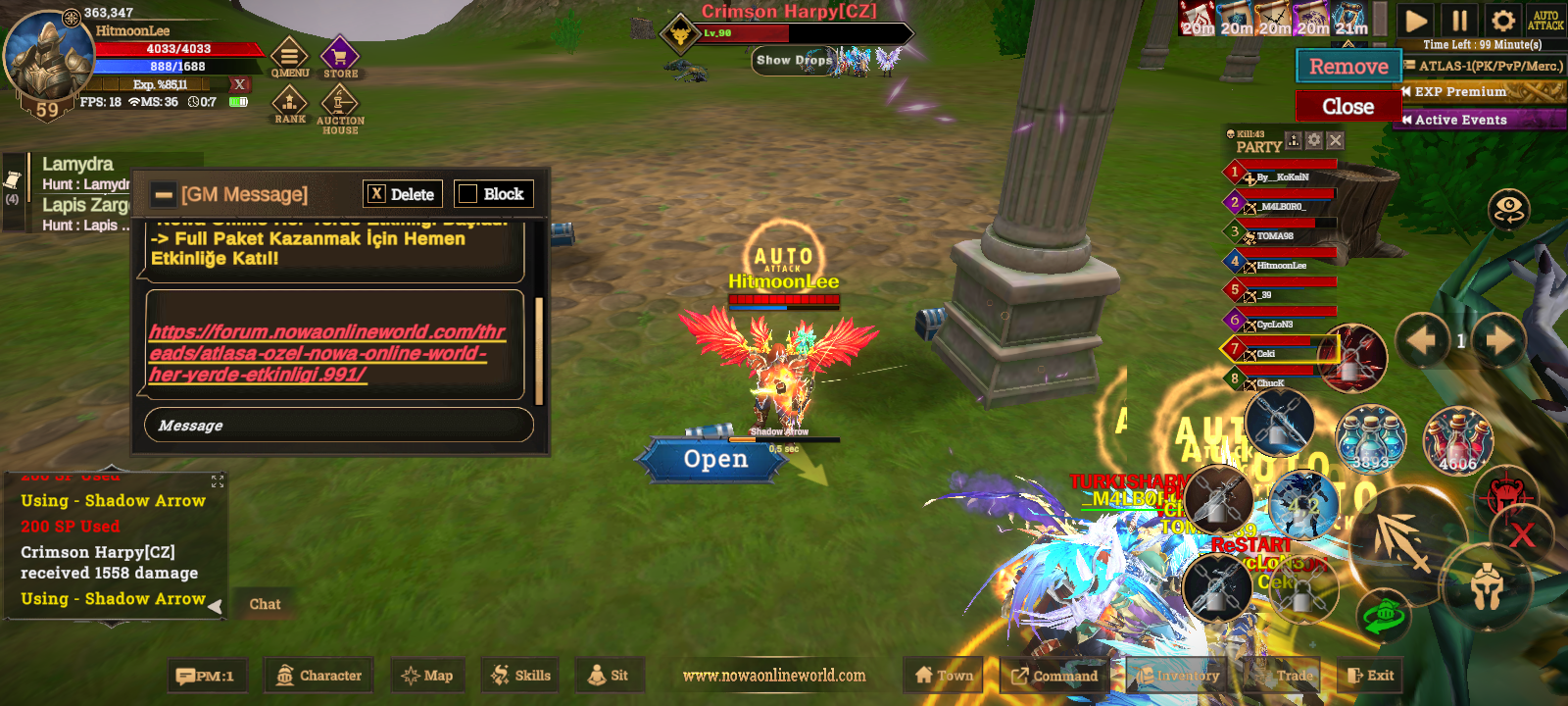Open the Rank leaderboard

pyautogui.click(x=289, y=104)
